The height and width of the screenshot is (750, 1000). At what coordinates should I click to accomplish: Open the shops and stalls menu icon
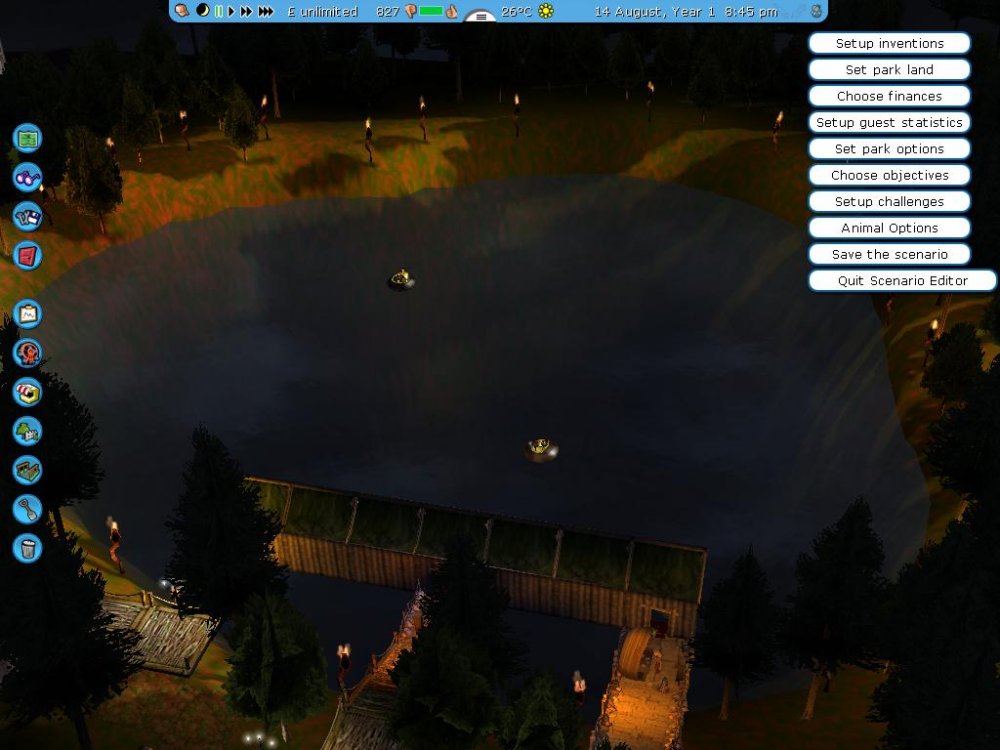27,392
